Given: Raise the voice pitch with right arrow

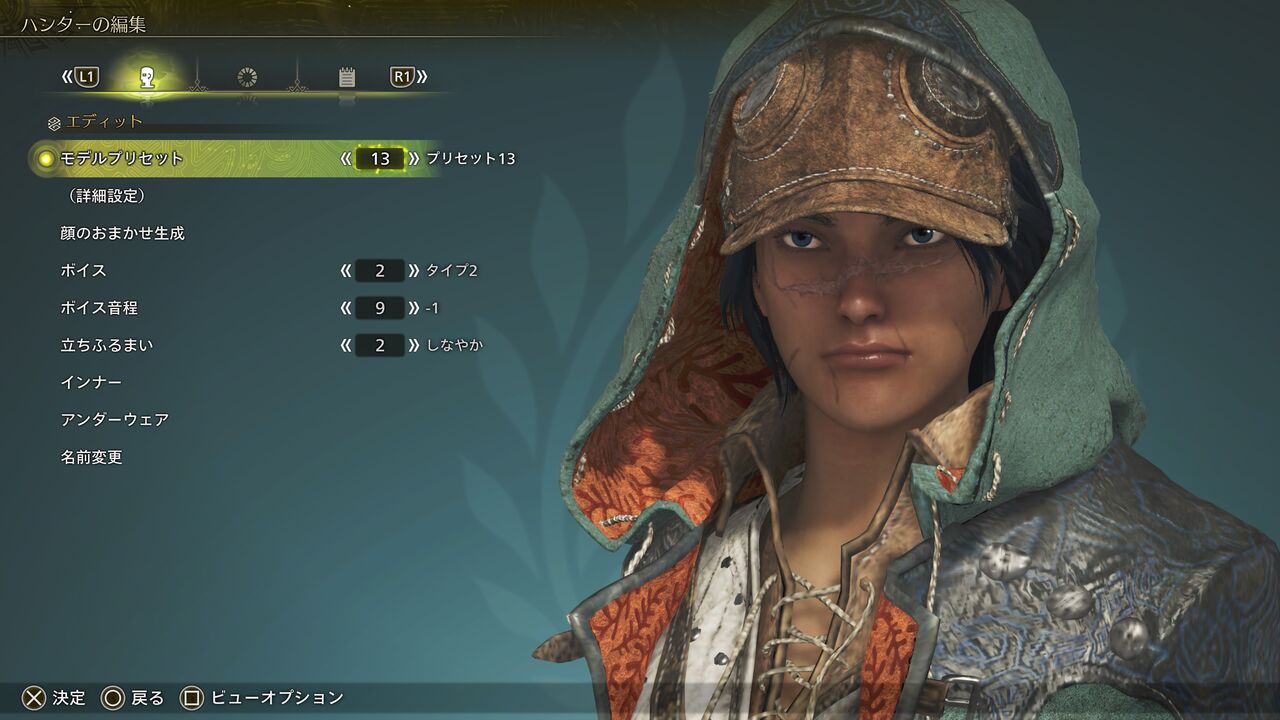Looking at the screenshot, I should [x=413, y=308].
